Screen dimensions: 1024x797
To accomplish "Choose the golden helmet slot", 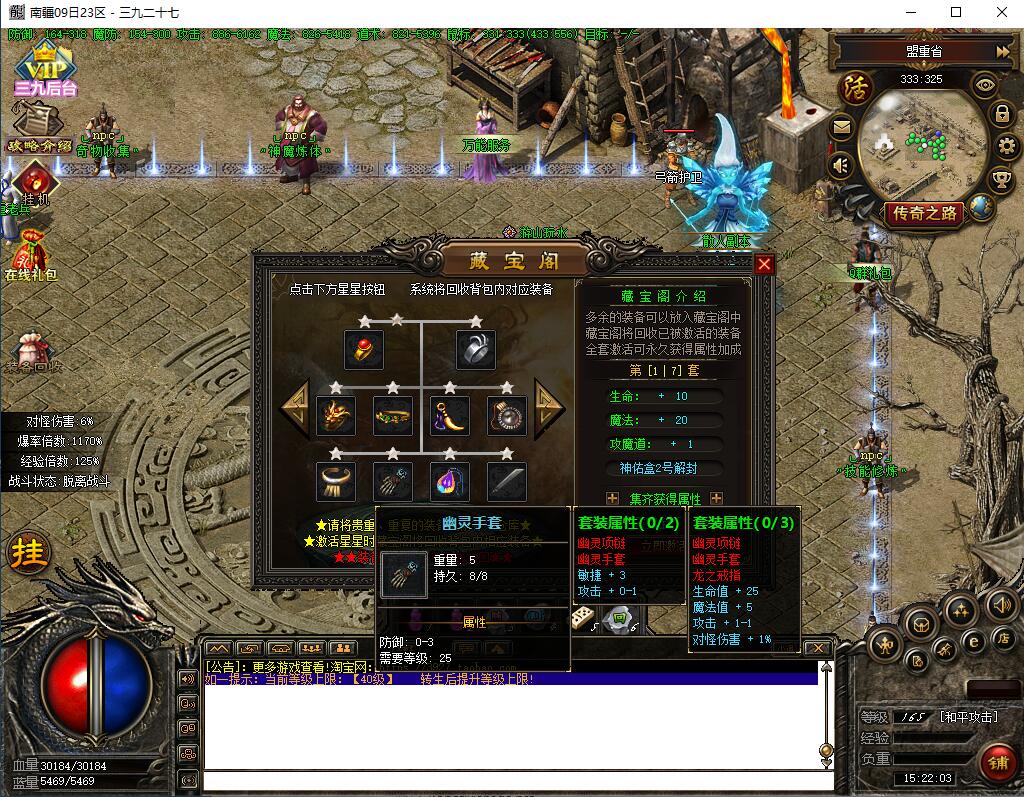I will 336,416.
